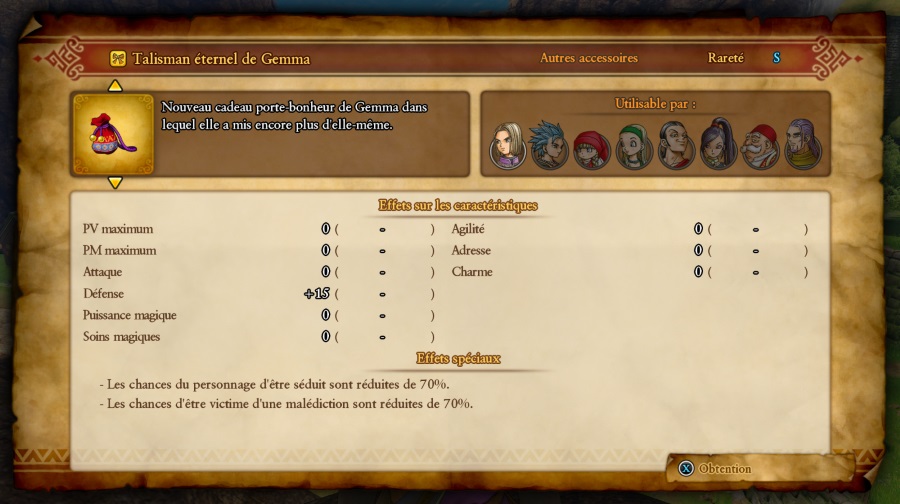Choose the long brown-haired hero portrait
Image resolution: width=900 pixels, height=504 pixels.
point(508,146)
